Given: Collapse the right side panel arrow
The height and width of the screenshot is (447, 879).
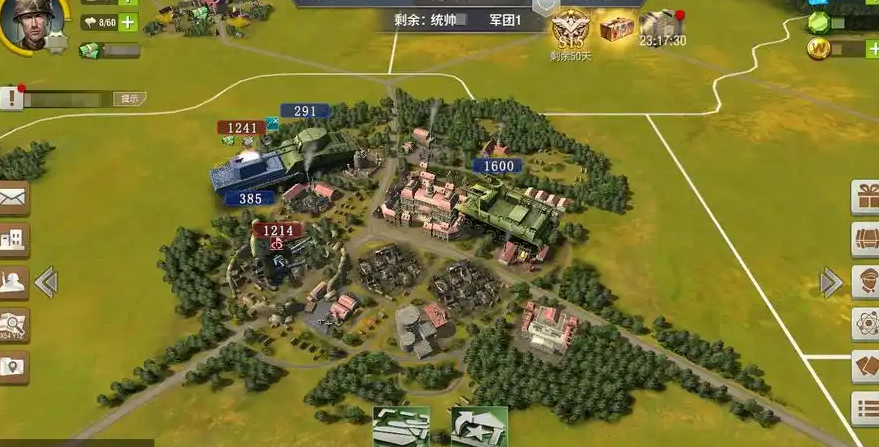Looking at the screenshot, I should [x=831, y=283].
